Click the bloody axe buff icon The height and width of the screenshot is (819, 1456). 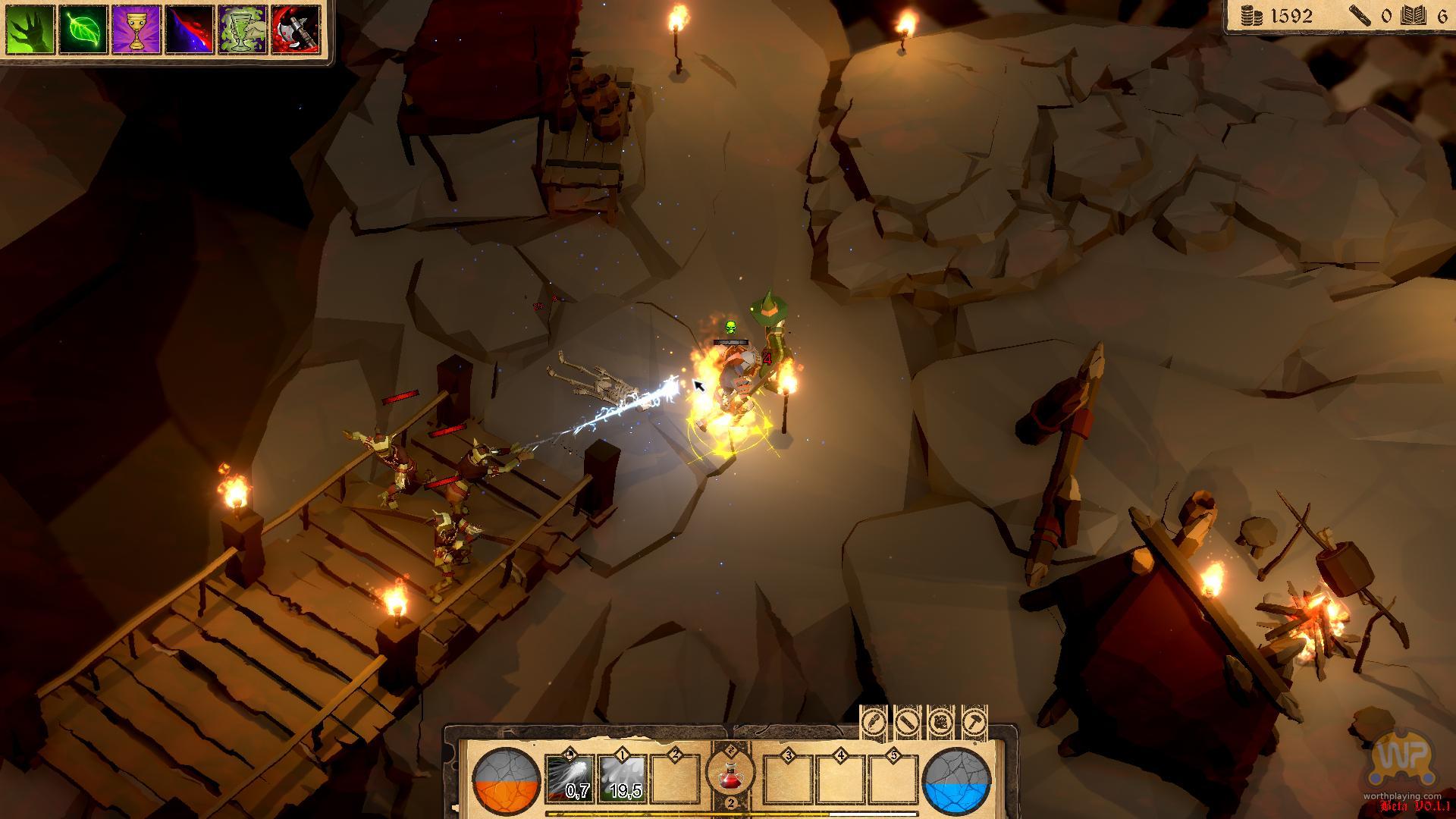(x=296, y=30)
